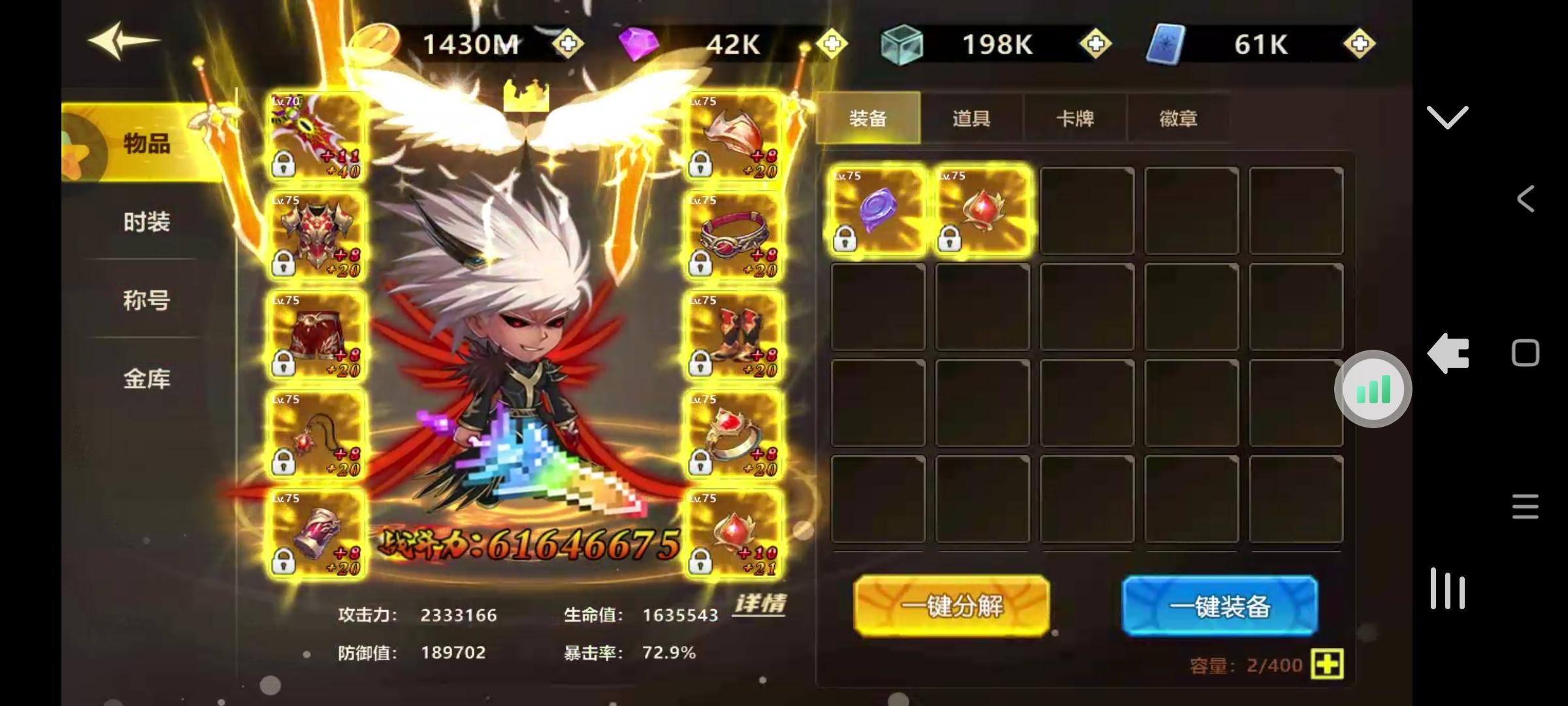
Task: Toggle the lock on the equipped boots
Action: [700, 364]
